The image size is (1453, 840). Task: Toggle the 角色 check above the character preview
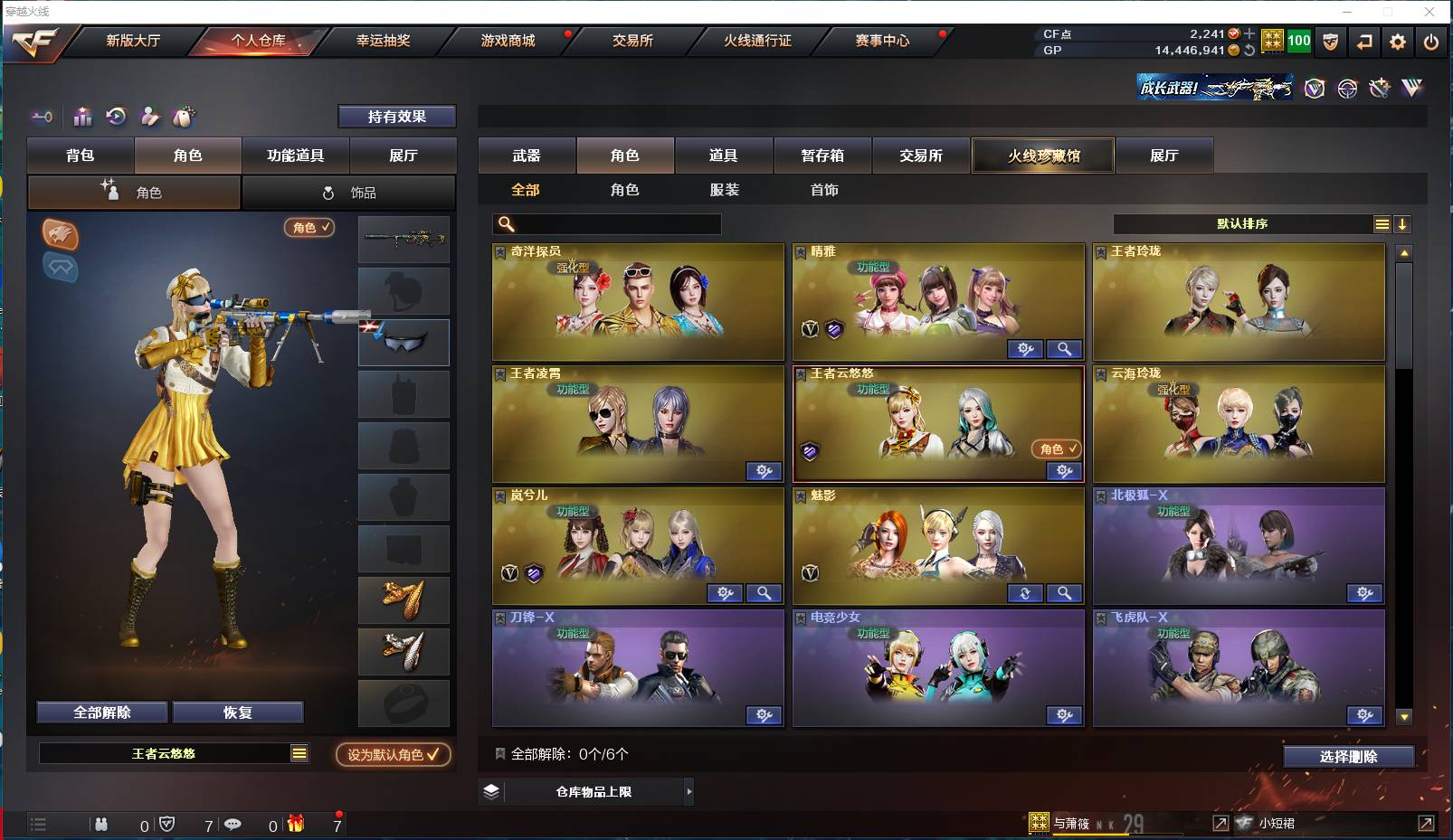pyautogui.click(x=309, y=228)
